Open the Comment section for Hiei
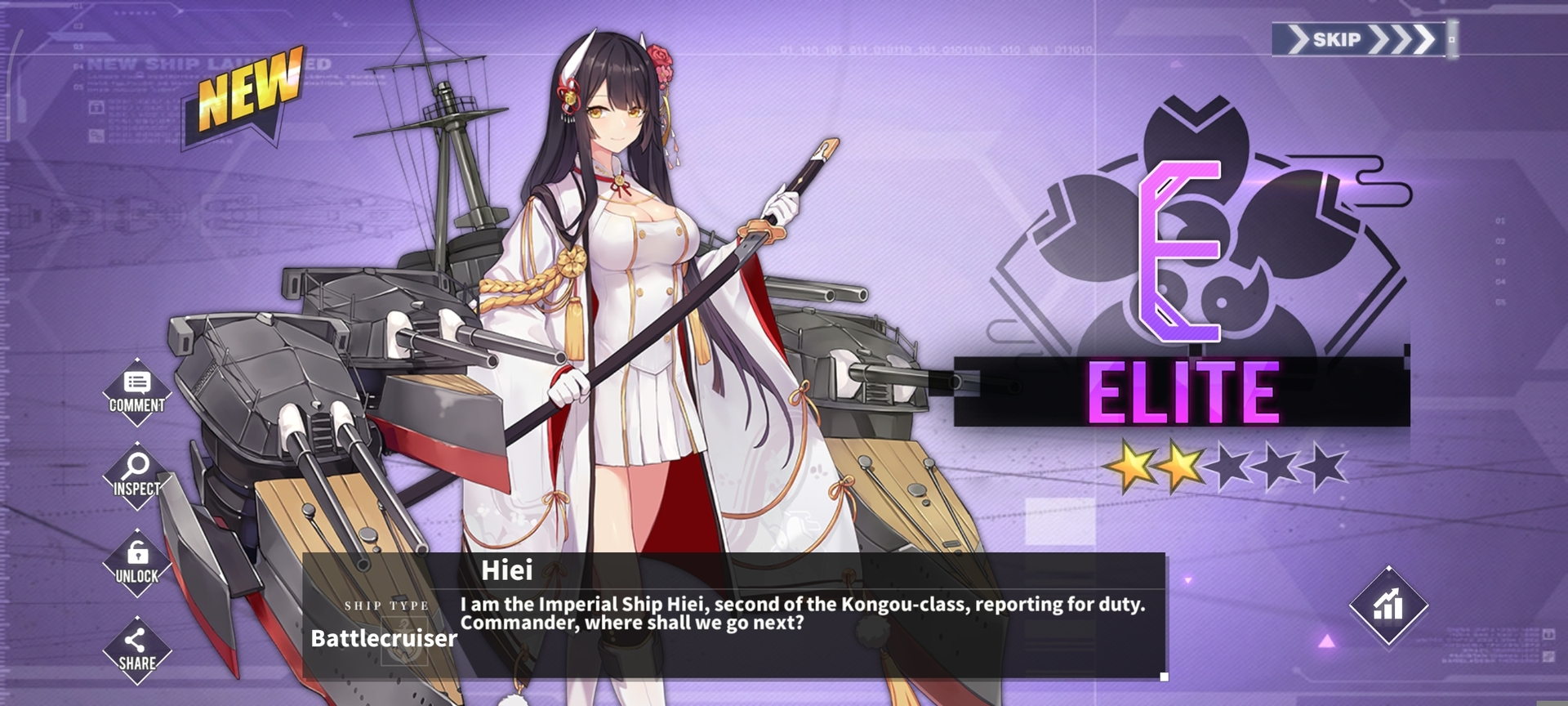1568x706 pixels. point(137,392)
